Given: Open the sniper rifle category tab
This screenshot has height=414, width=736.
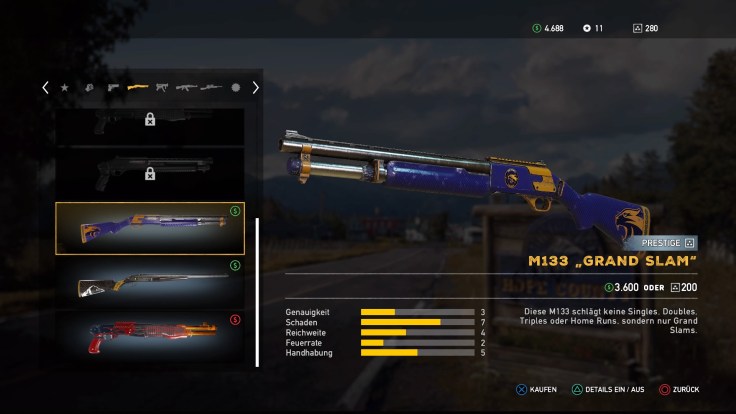Looking at the screenshot, I should (211, 88).
